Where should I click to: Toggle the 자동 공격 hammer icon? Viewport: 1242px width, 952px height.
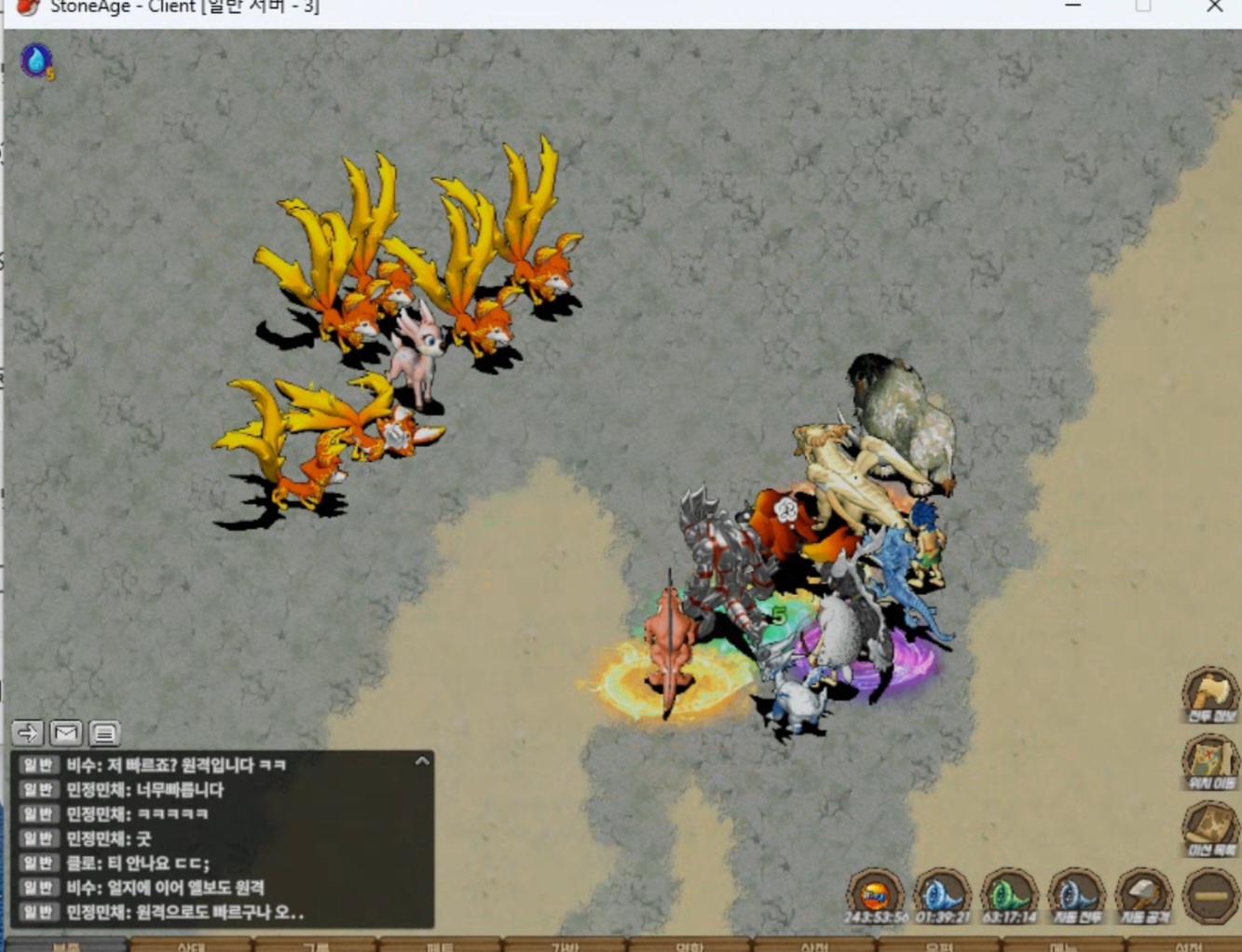[1143, 895]
